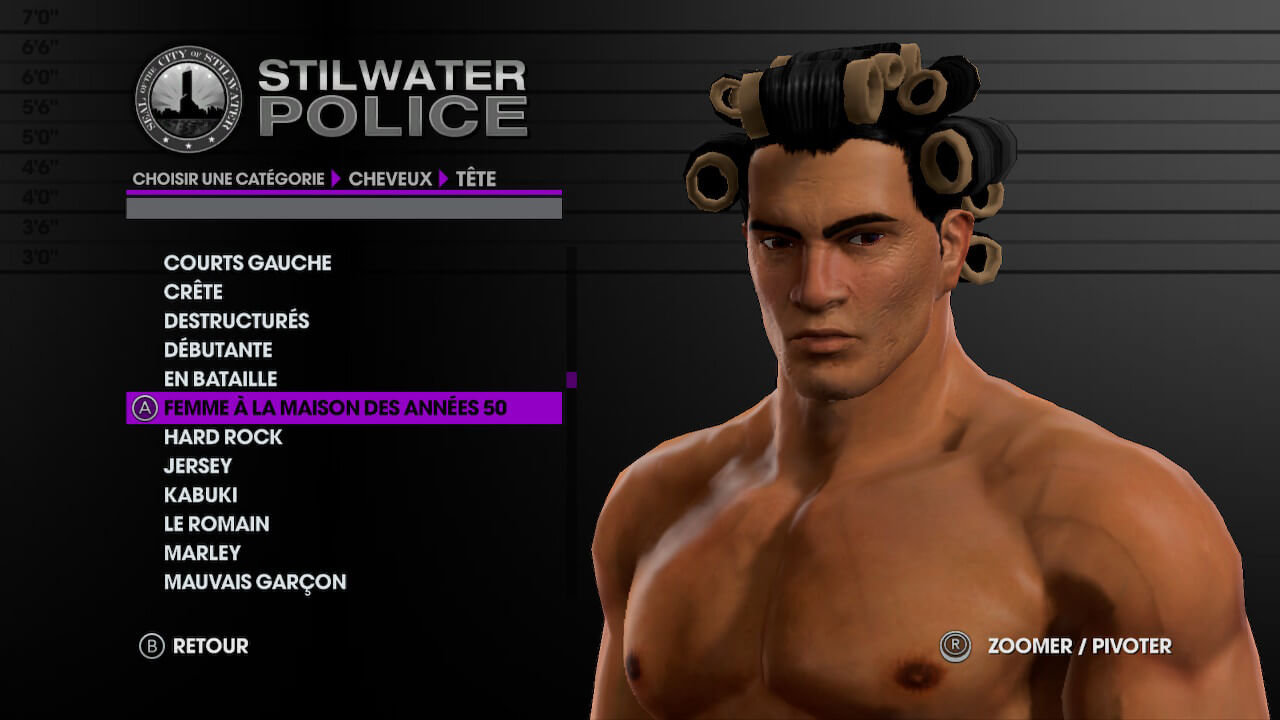
Task: Choose the Kabuki hairstyle
Action: pyautogui.click(x=200, y=495)
